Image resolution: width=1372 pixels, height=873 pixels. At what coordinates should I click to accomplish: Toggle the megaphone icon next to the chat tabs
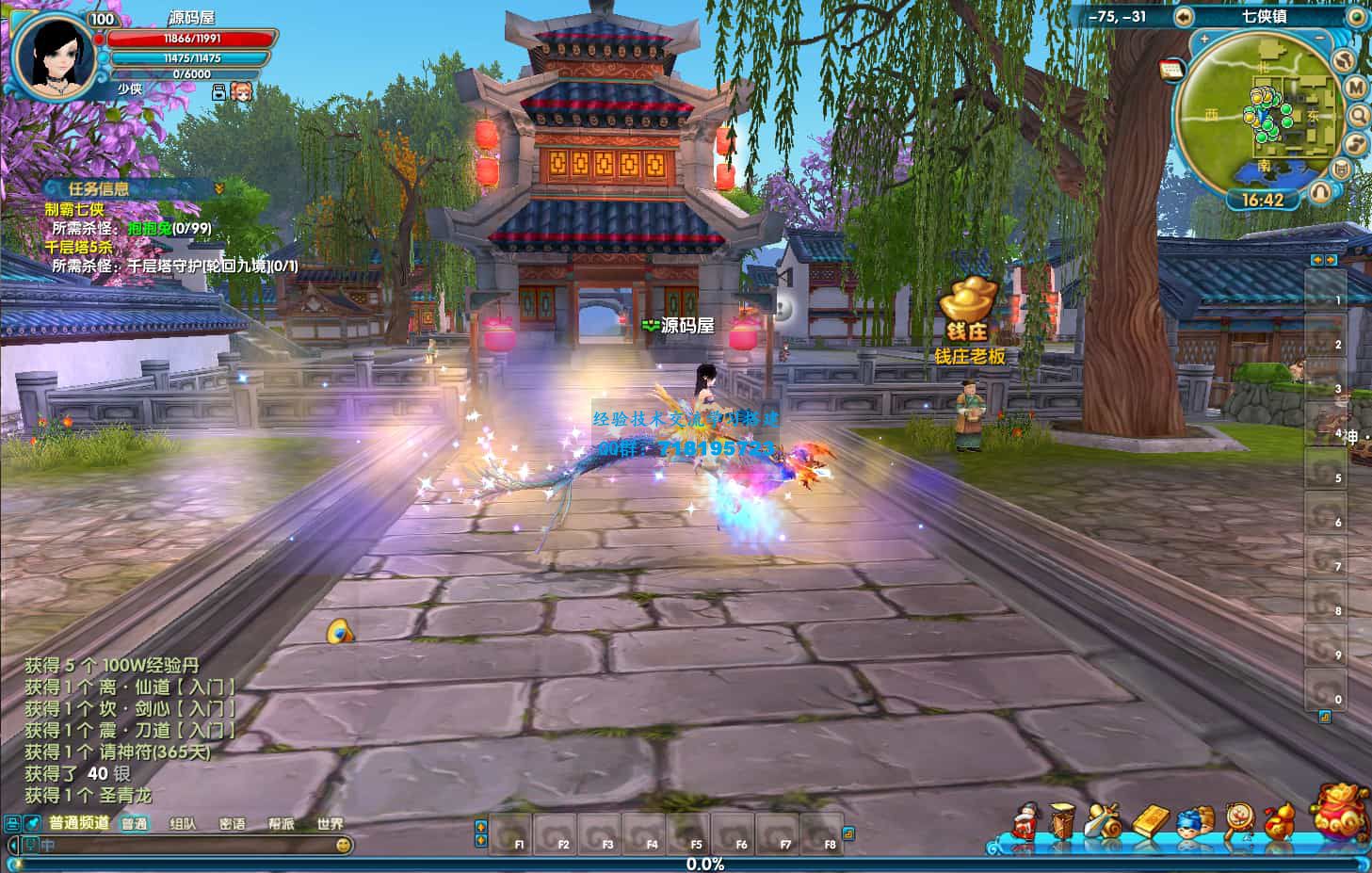pos(31,821)
